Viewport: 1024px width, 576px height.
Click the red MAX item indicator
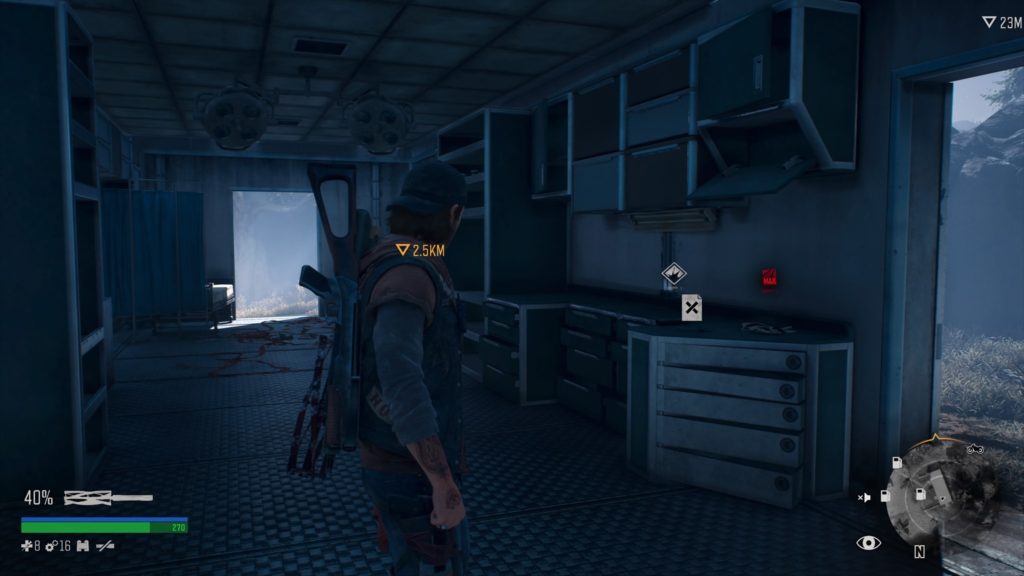click(x=769, y=278)
